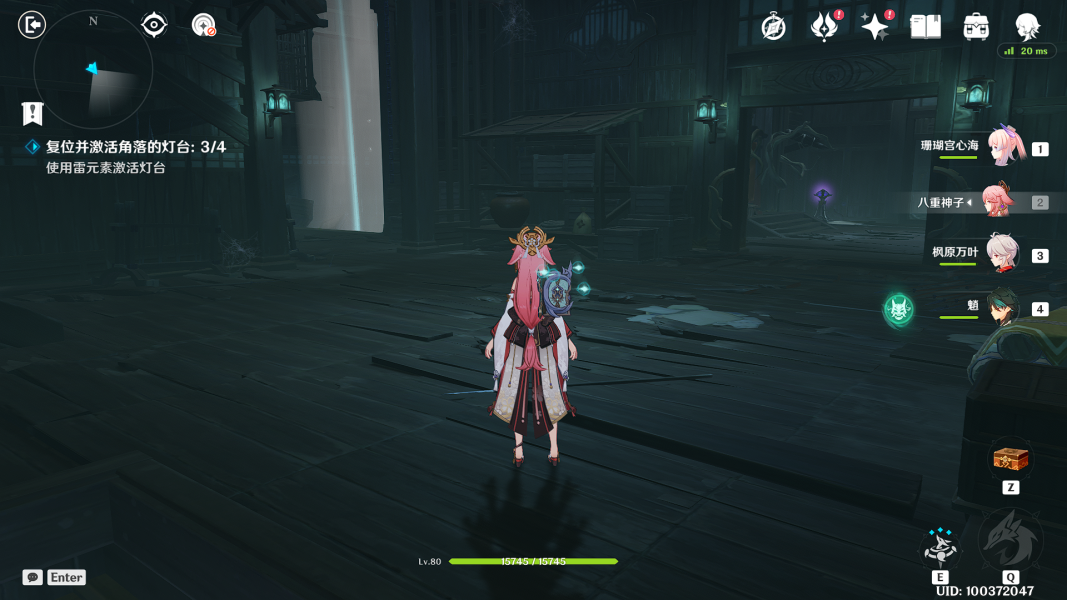Open the events flame icon
The height and width of the screenshot is (600, 1067).
pyautogui.click(x=824, y=27)
